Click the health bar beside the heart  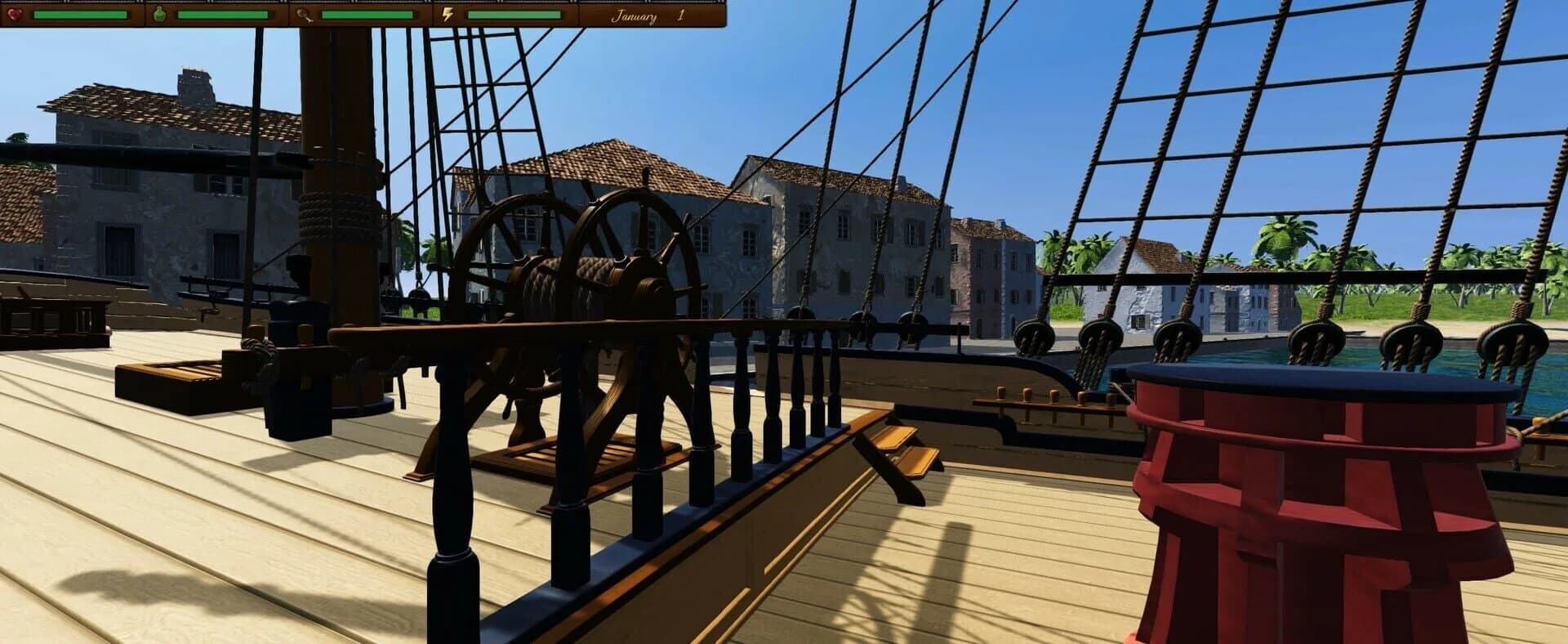pyautogui.click(x=82, y=15)
